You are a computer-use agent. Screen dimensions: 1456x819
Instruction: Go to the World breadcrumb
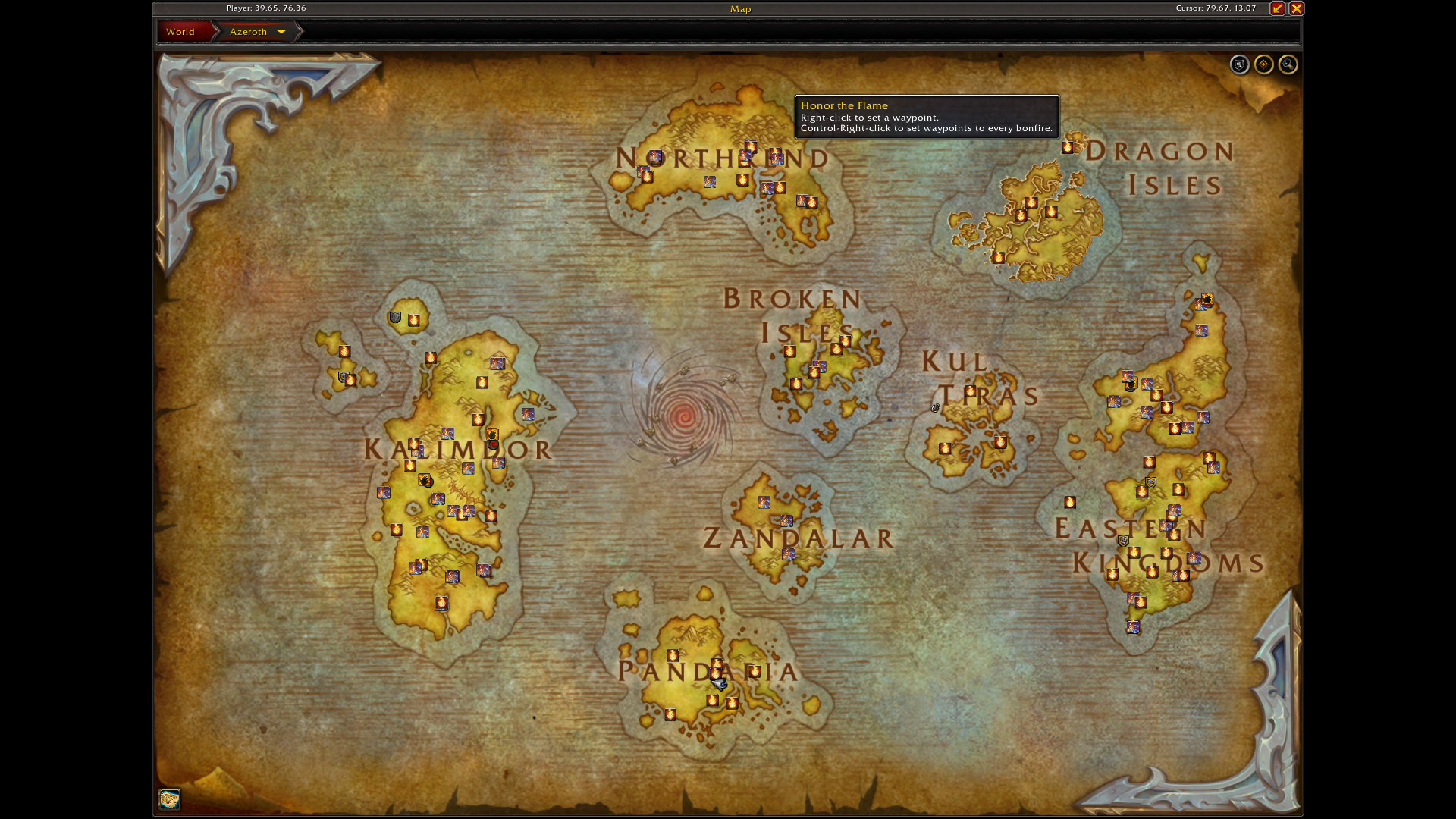coord(181,32)
